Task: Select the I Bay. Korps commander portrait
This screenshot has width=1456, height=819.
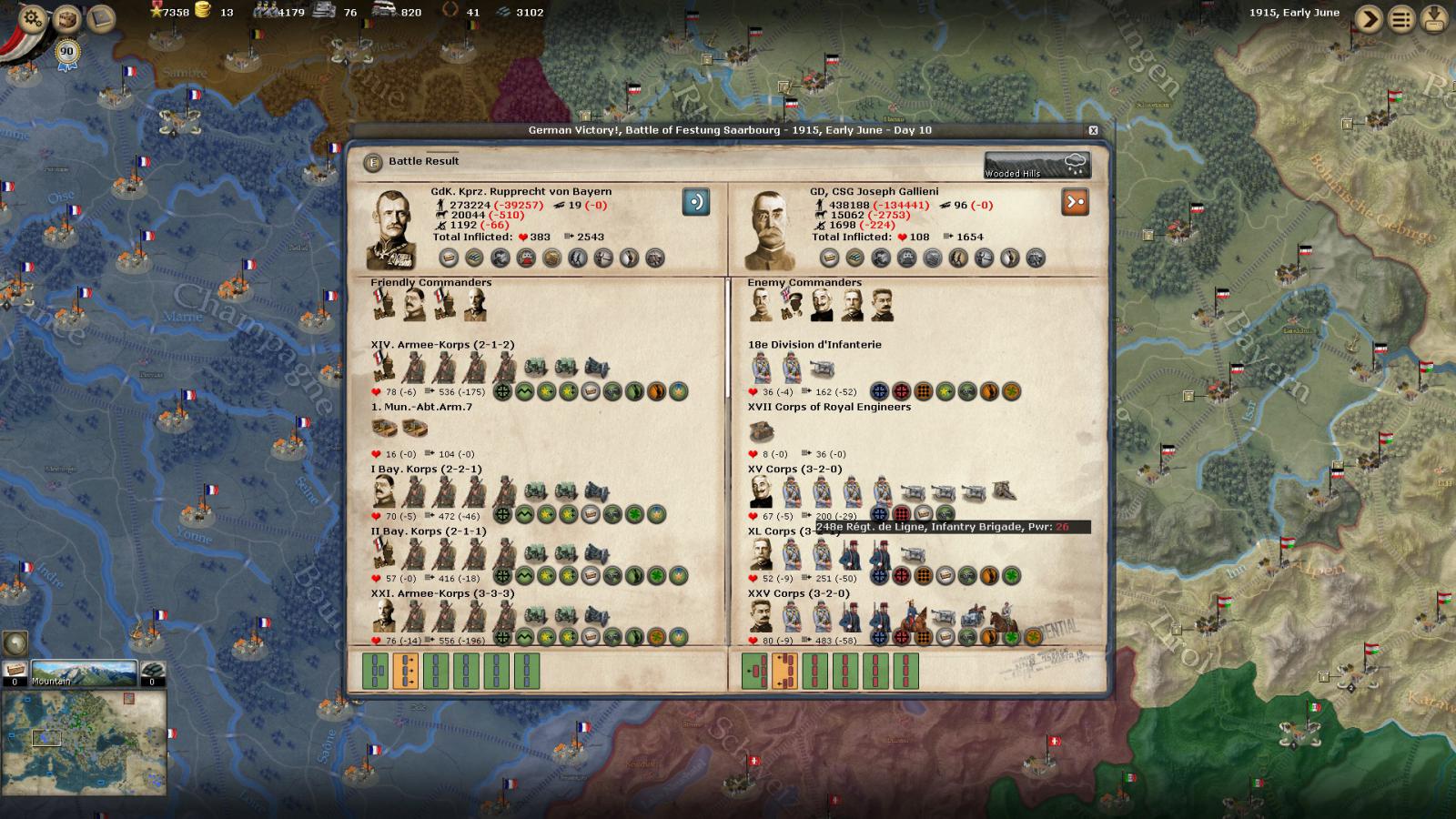Action: 383,491
